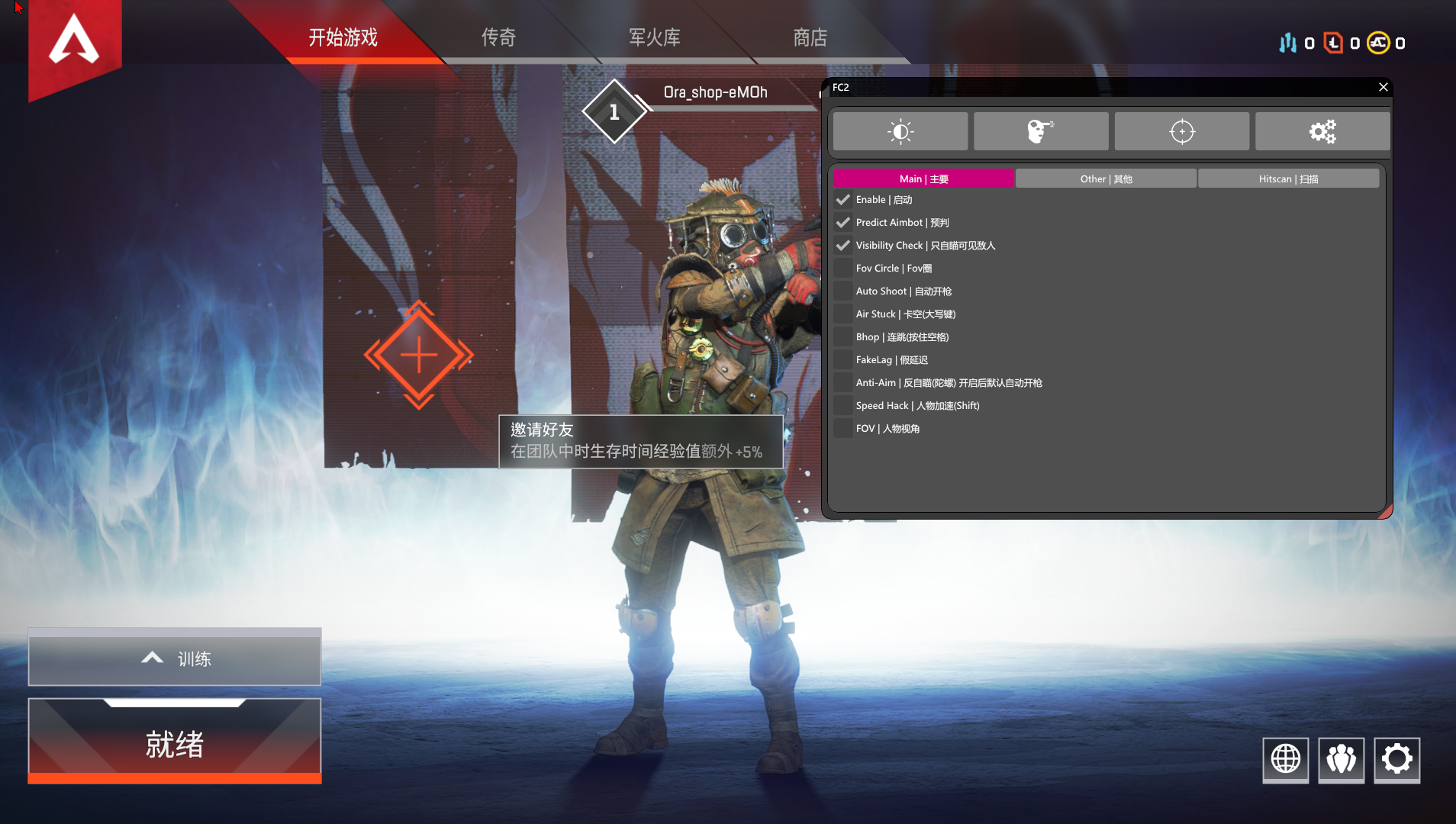This screenshot has height=824, width=1456.
Task: Open the 传奇 legends tab
Action: (x=498, y=37)
